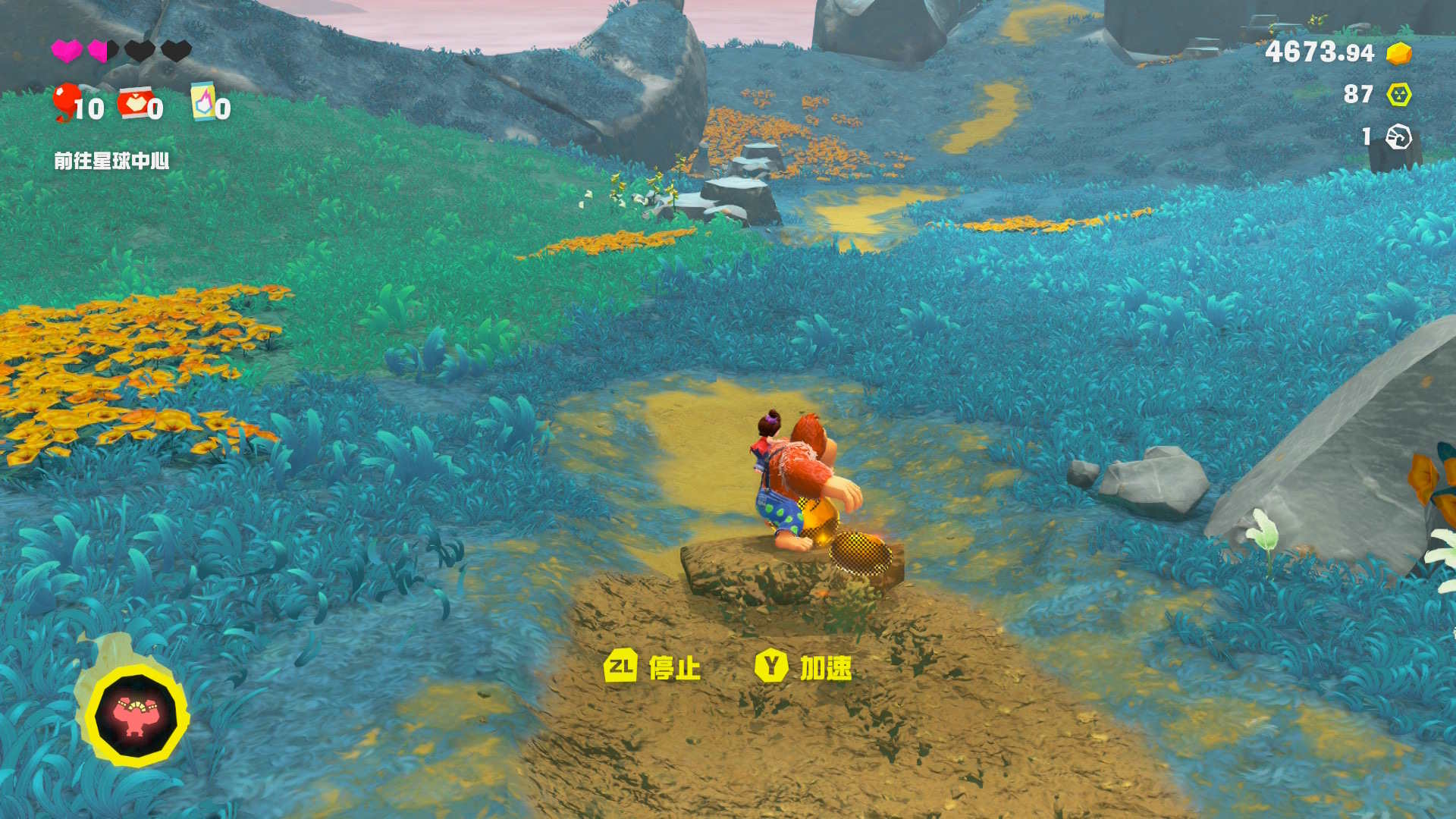Click the gold nugget currency icon

pyautogui.click(x=1398, y=53)
